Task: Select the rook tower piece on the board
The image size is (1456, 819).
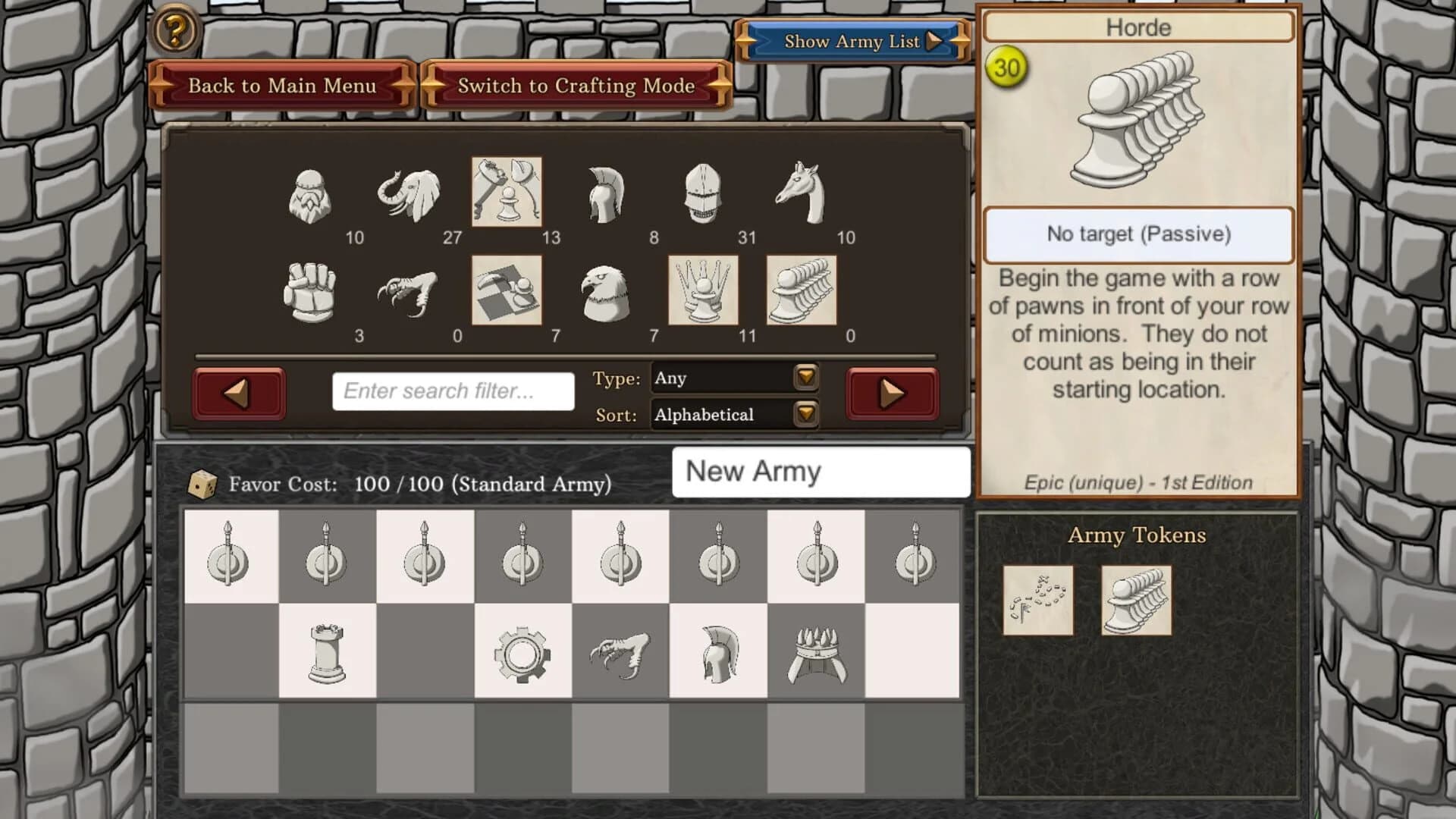Action: point(328,652)
